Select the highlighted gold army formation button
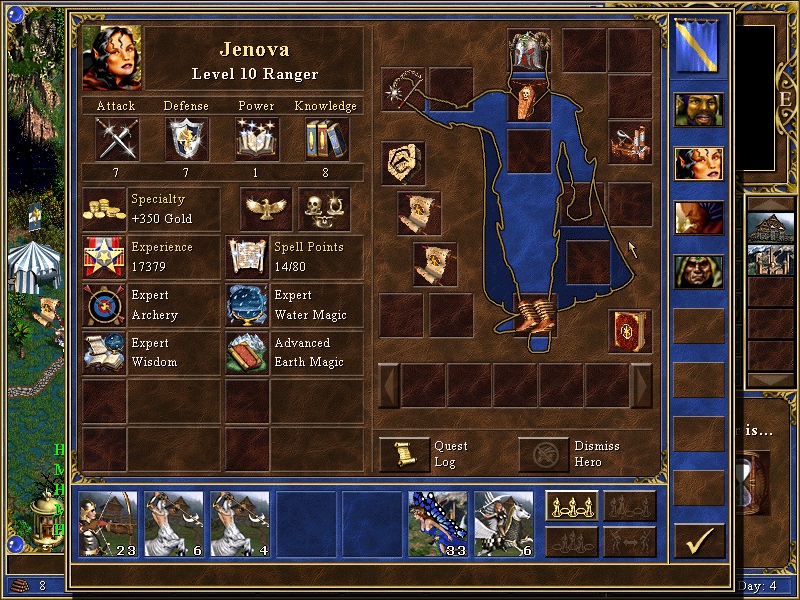Viewport: 800px width, 600px height. (572, 507)
